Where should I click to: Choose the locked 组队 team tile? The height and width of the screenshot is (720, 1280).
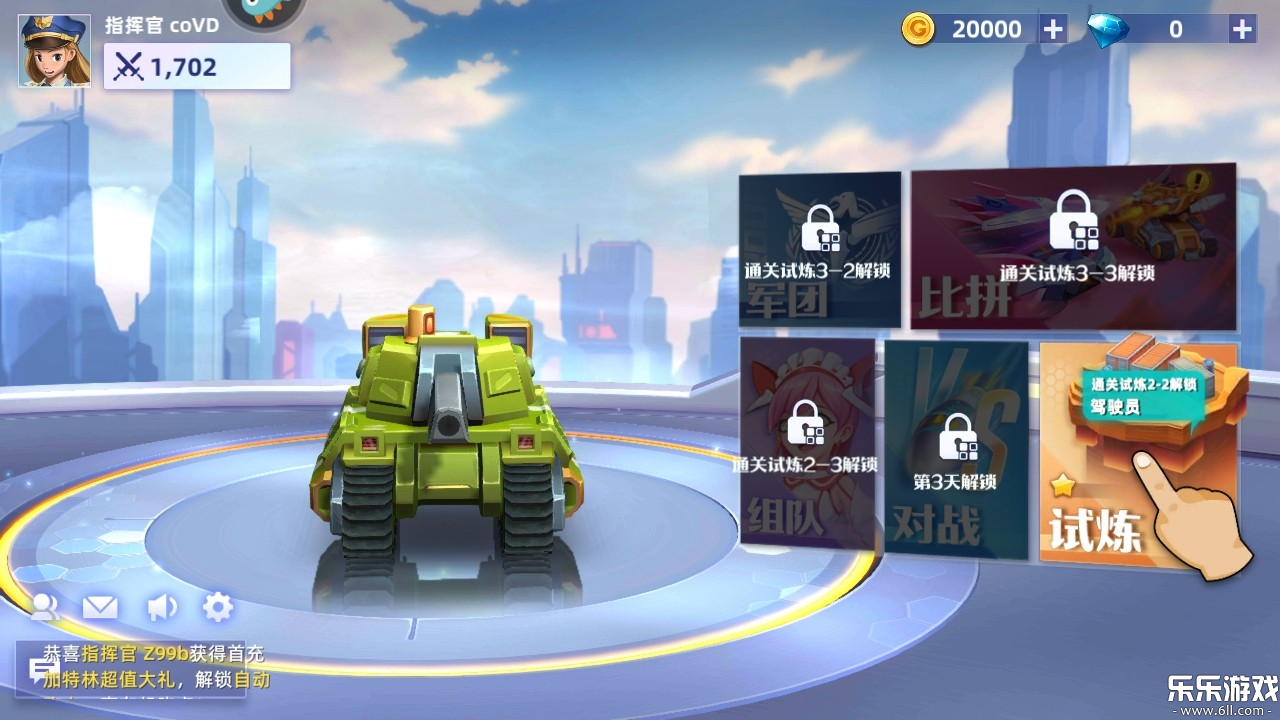[x=807, y=442]
